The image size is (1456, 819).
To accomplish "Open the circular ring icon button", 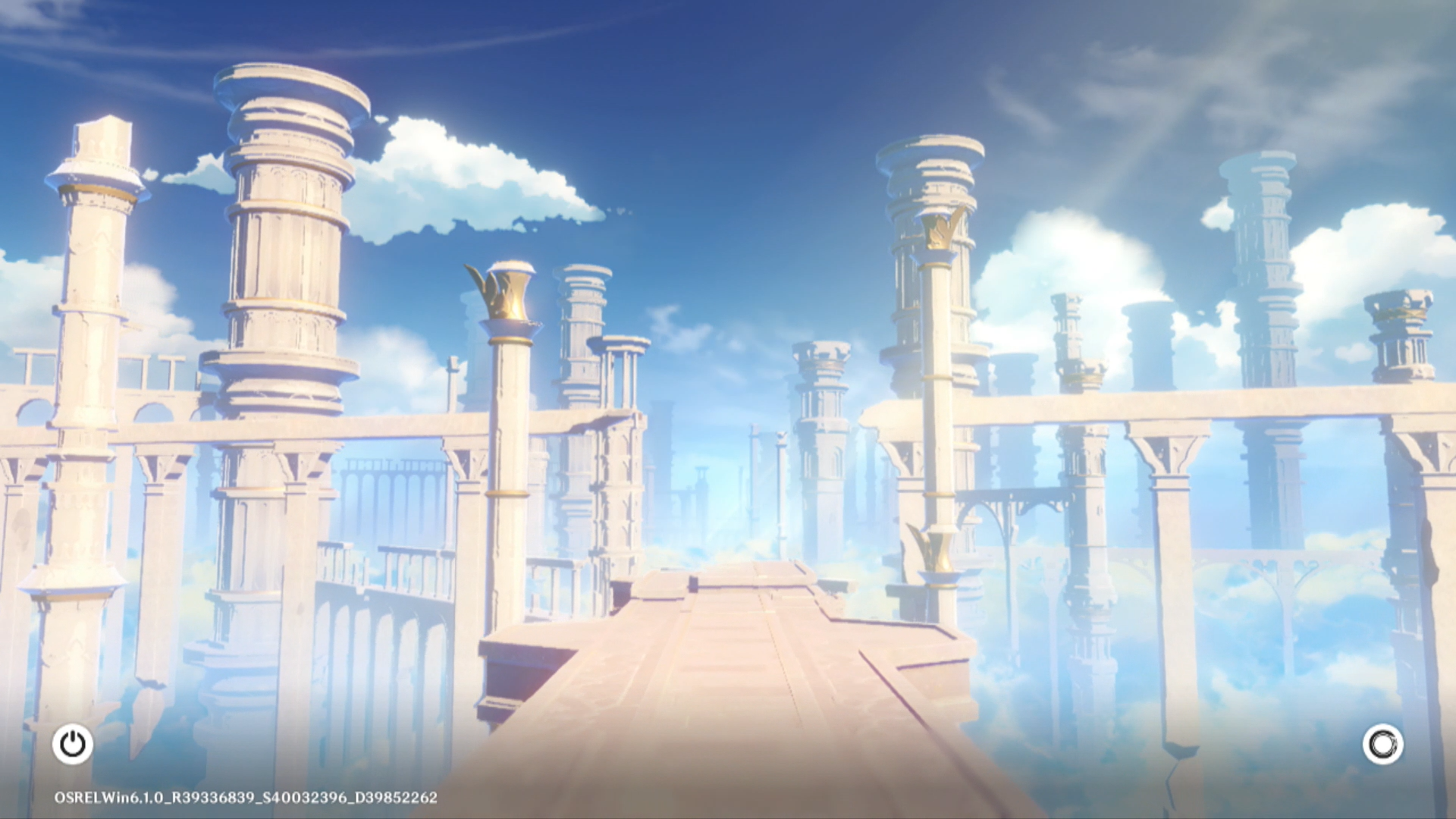I will [x=1382, y=744].
